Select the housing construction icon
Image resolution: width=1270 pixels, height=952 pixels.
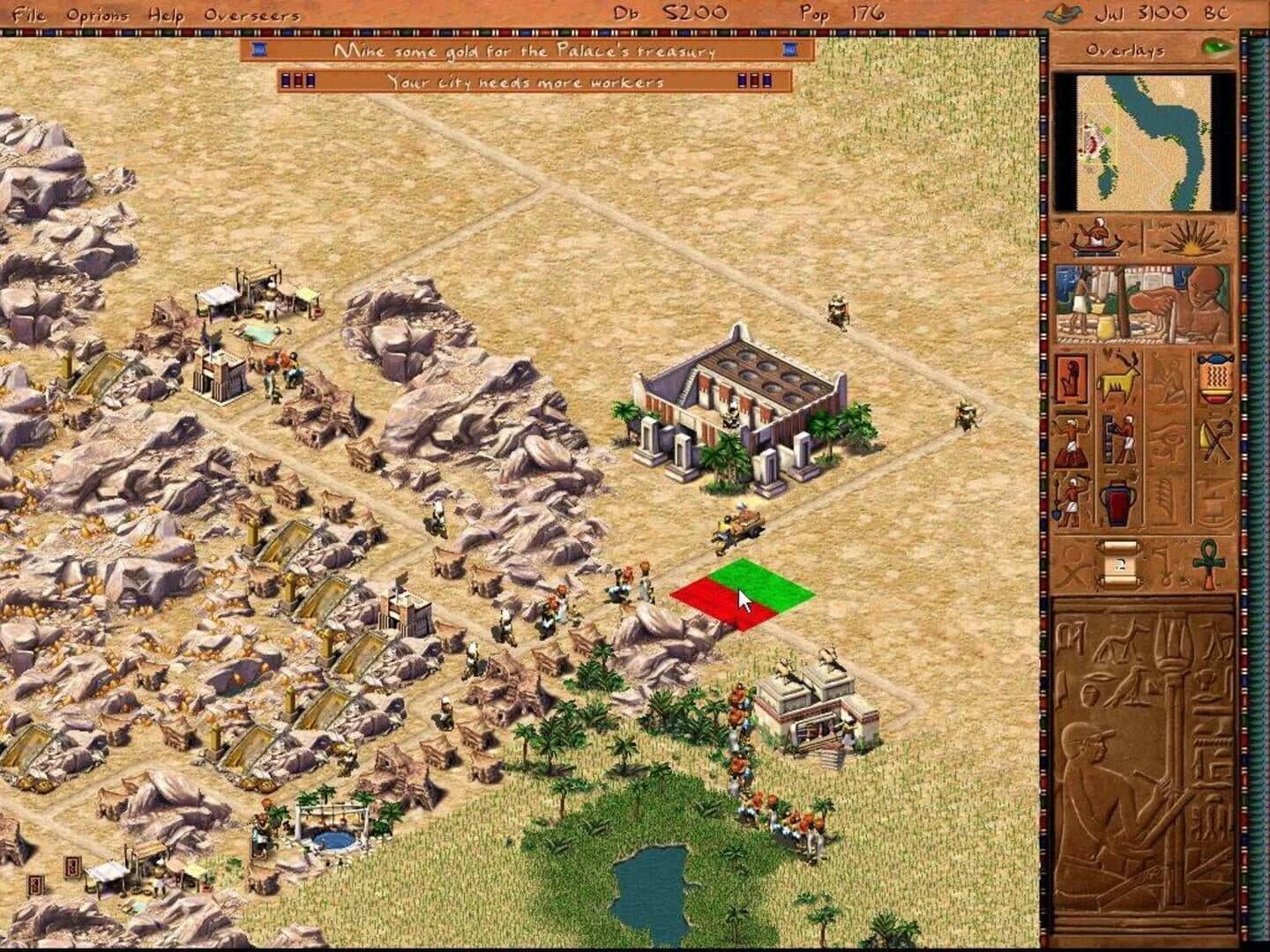pos(1072,377)
